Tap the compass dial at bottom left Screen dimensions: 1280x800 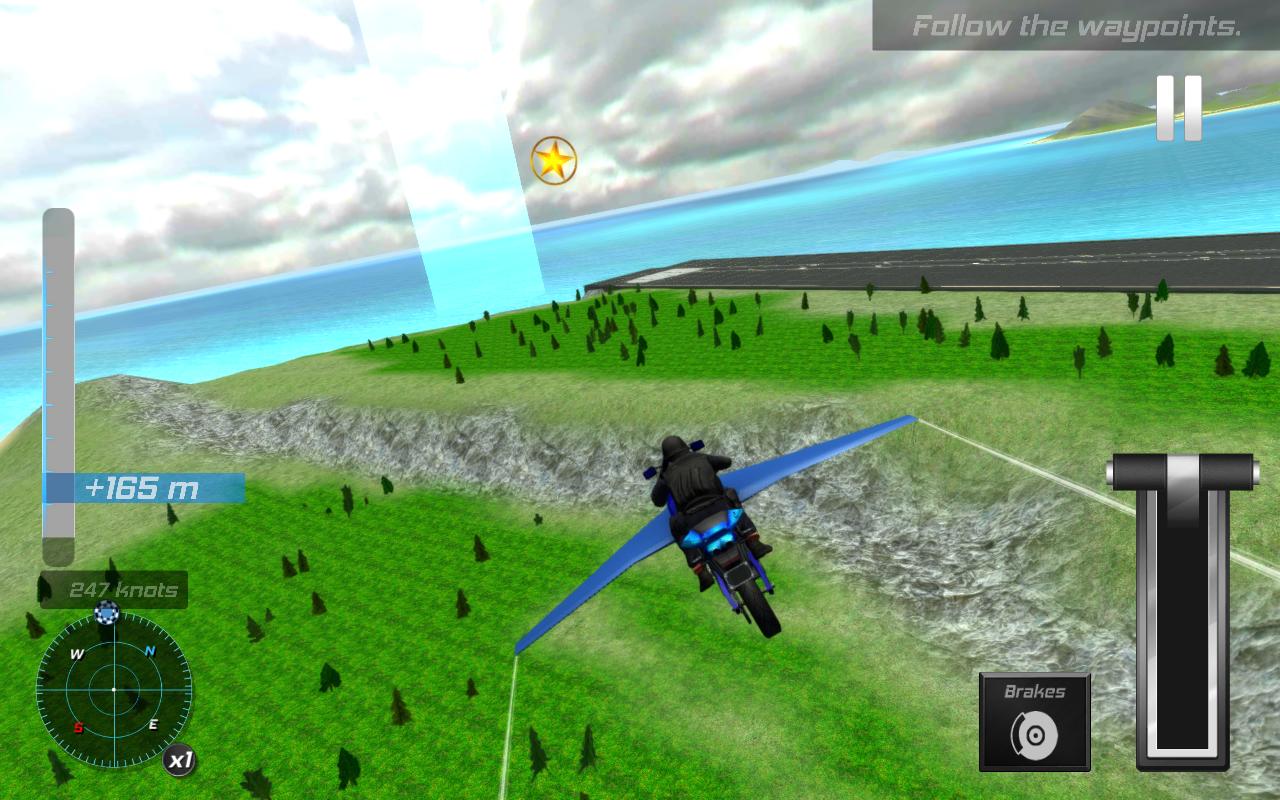click(113, 690)
